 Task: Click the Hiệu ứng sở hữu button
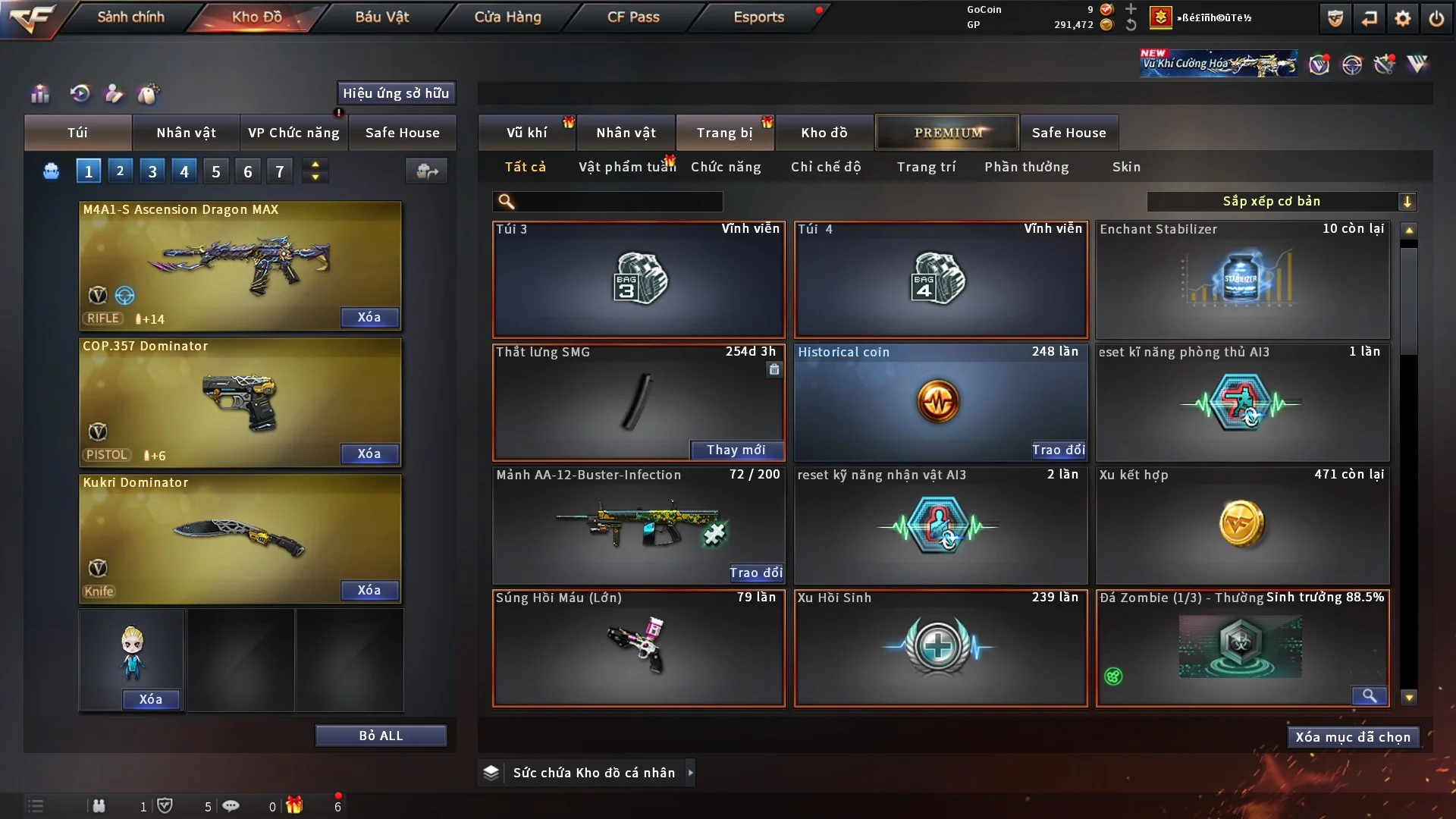point(396,93)
